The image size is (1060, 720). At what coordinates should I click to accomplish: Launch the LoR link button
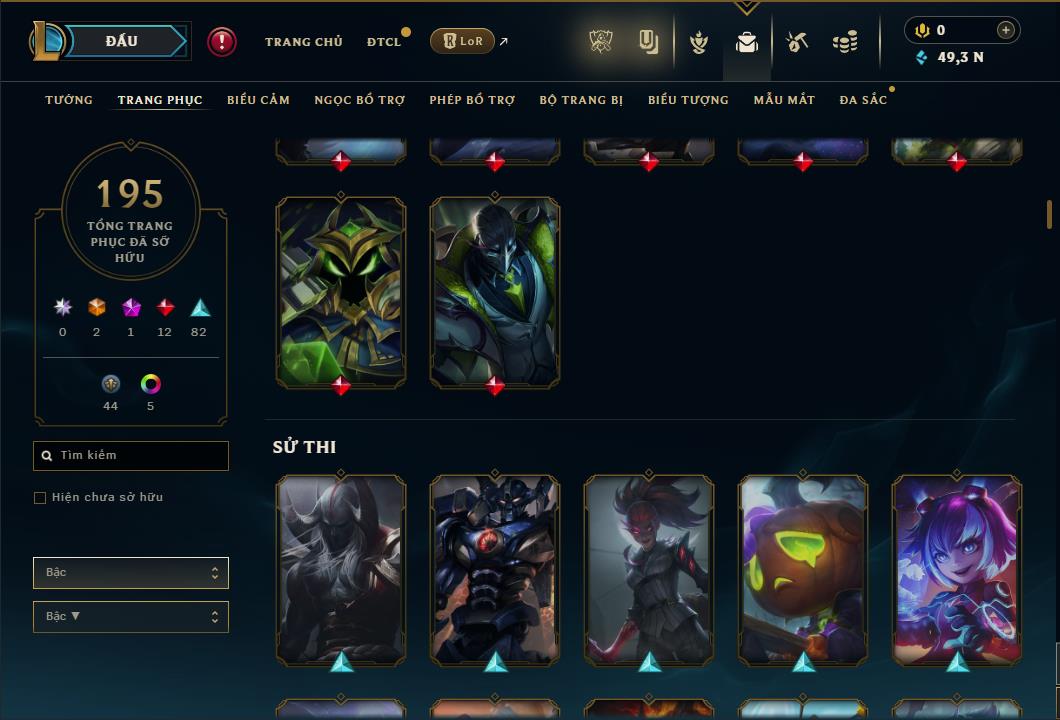(463, 41)
